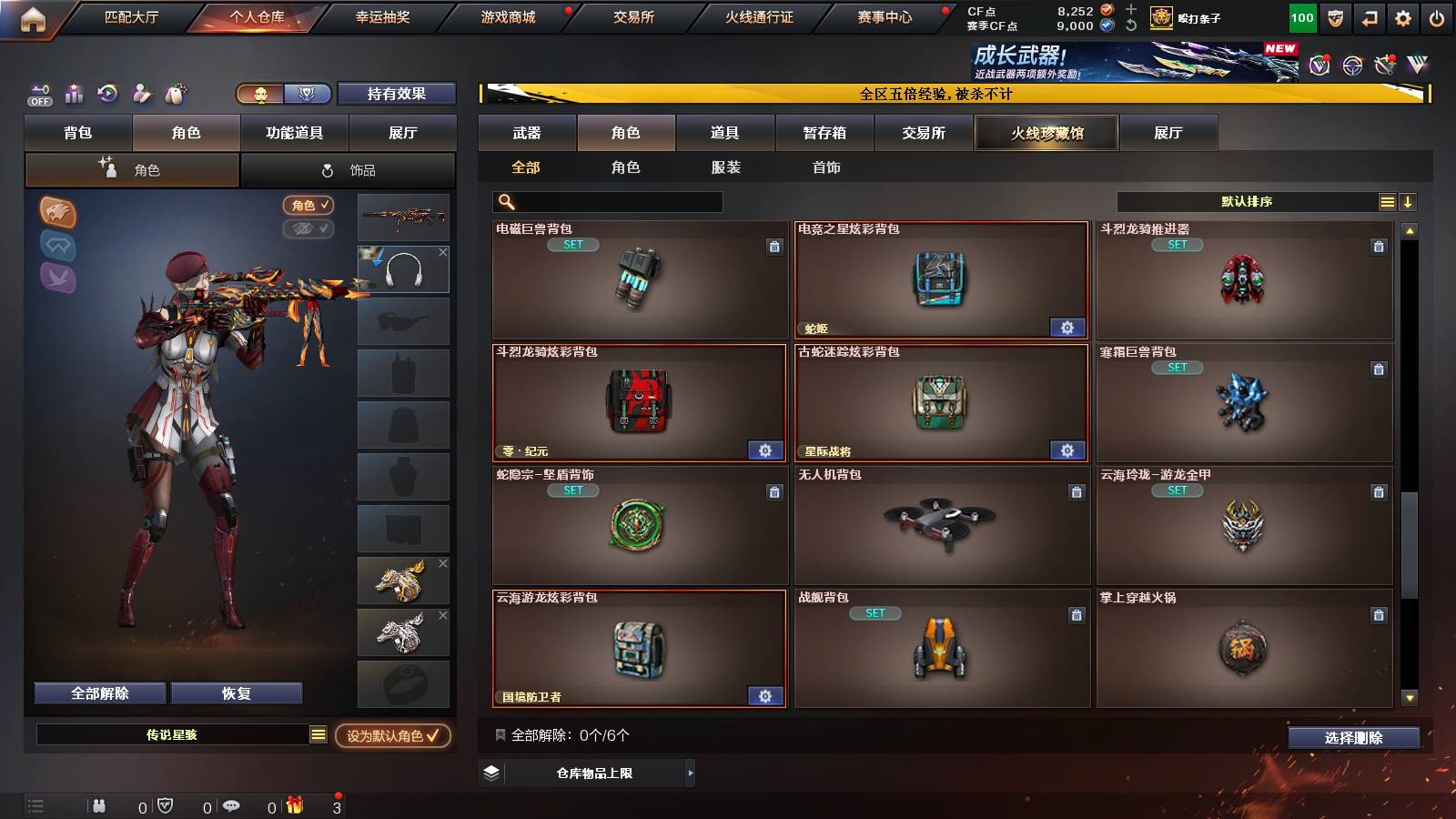Open the character customization icon in top-left toolbar
Viewport: 1456px width, 819px height.
(143, 93)
